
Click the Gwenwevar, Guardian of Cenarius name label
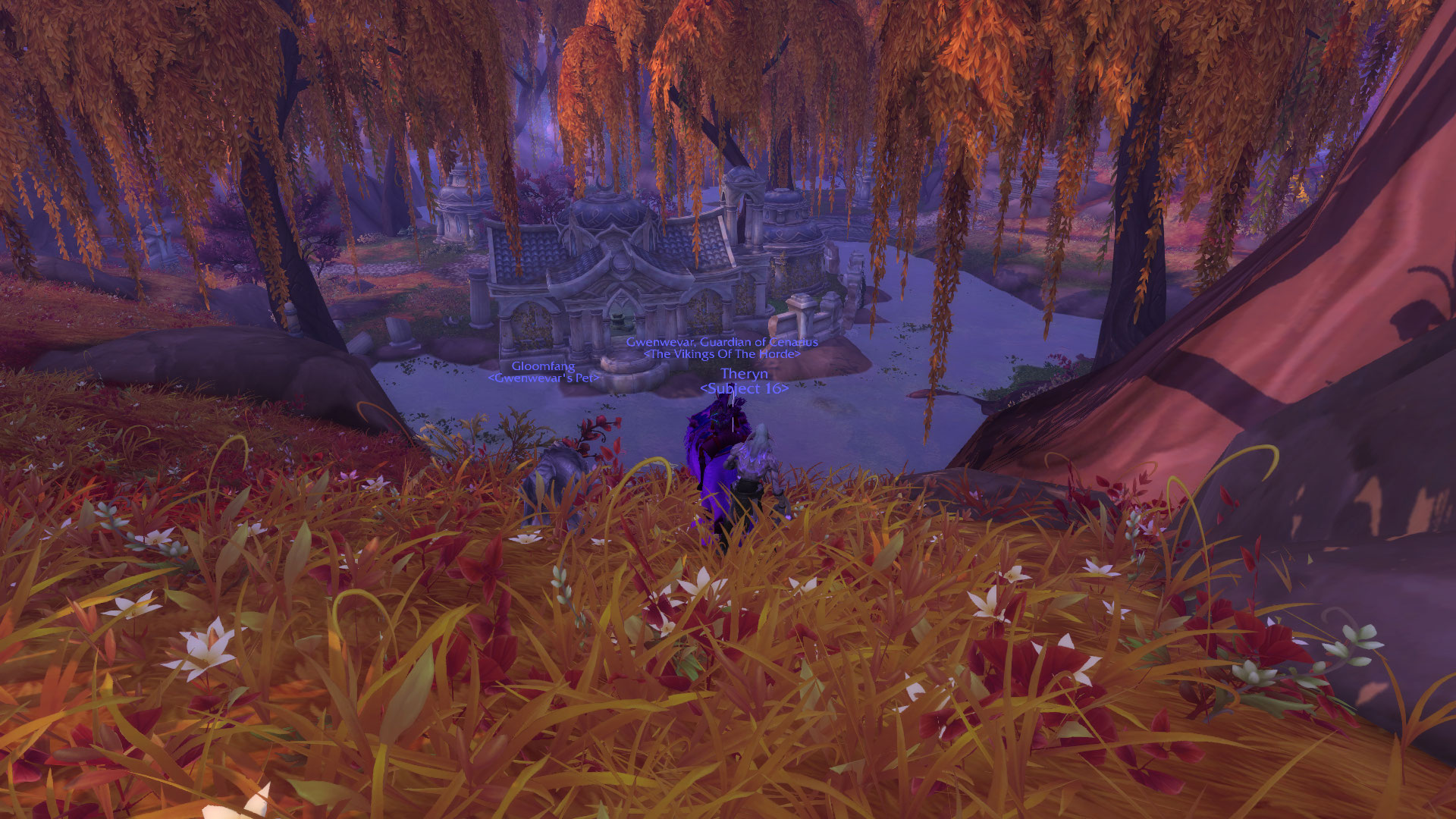(722, 342)
